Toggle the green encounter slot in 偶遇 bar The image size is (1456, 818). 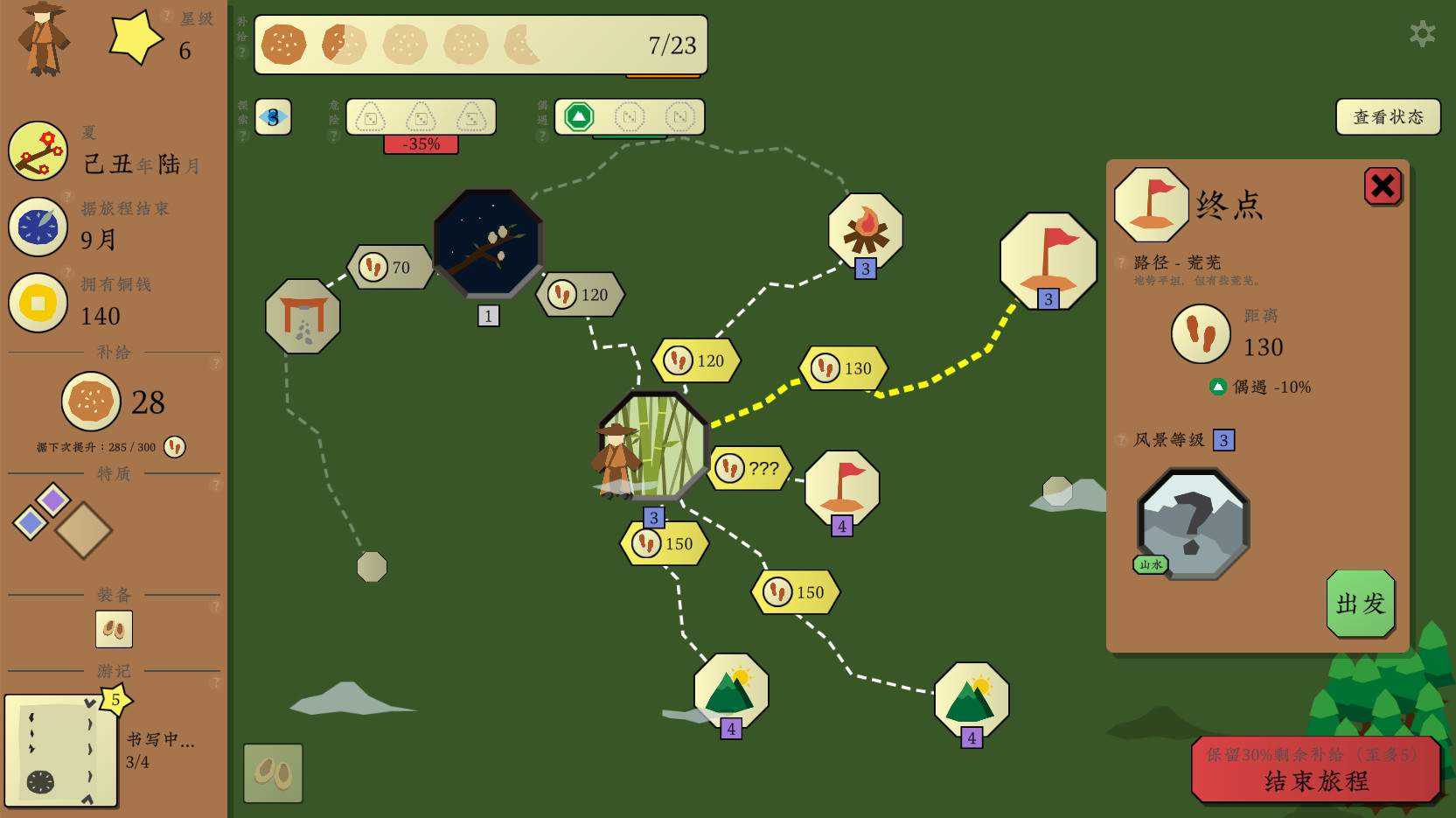click(580, 115)
